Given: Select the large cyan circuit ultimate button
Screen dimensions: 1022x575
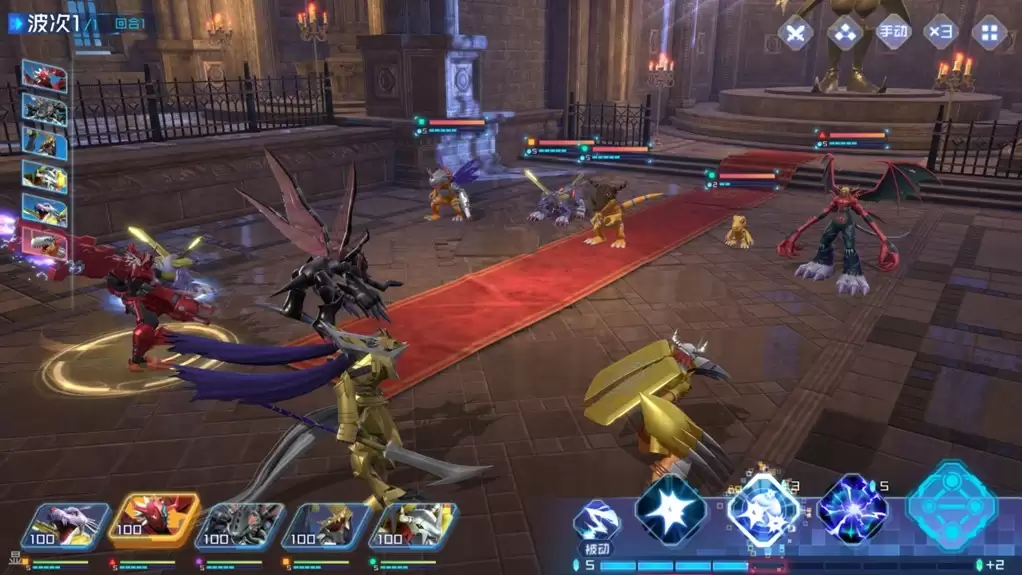Looking at the screenshot, I should (951, 505).
